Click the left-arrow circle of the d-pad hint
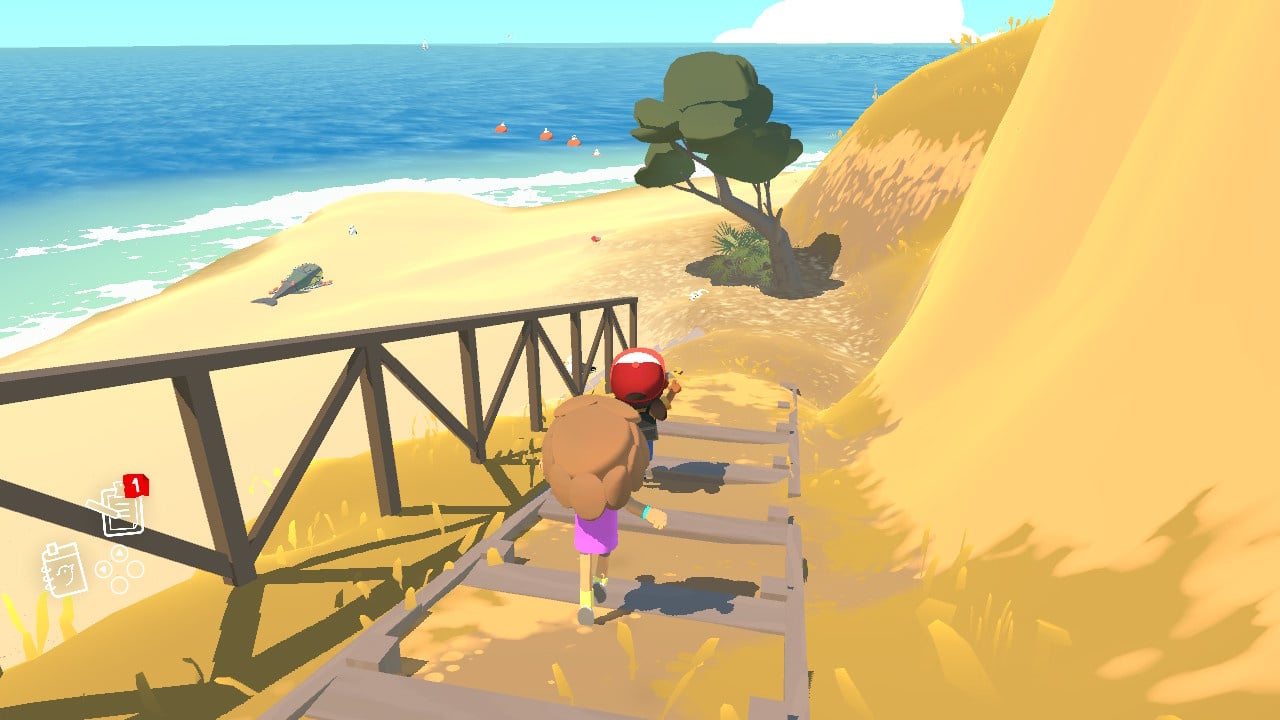The image size is (1280, 720). 102,567
